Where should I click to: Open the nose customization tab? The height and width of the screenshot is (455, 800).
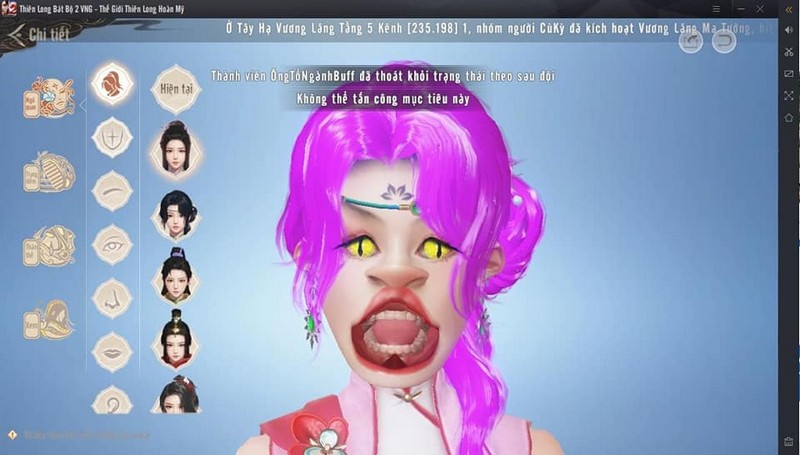[113, 298]
